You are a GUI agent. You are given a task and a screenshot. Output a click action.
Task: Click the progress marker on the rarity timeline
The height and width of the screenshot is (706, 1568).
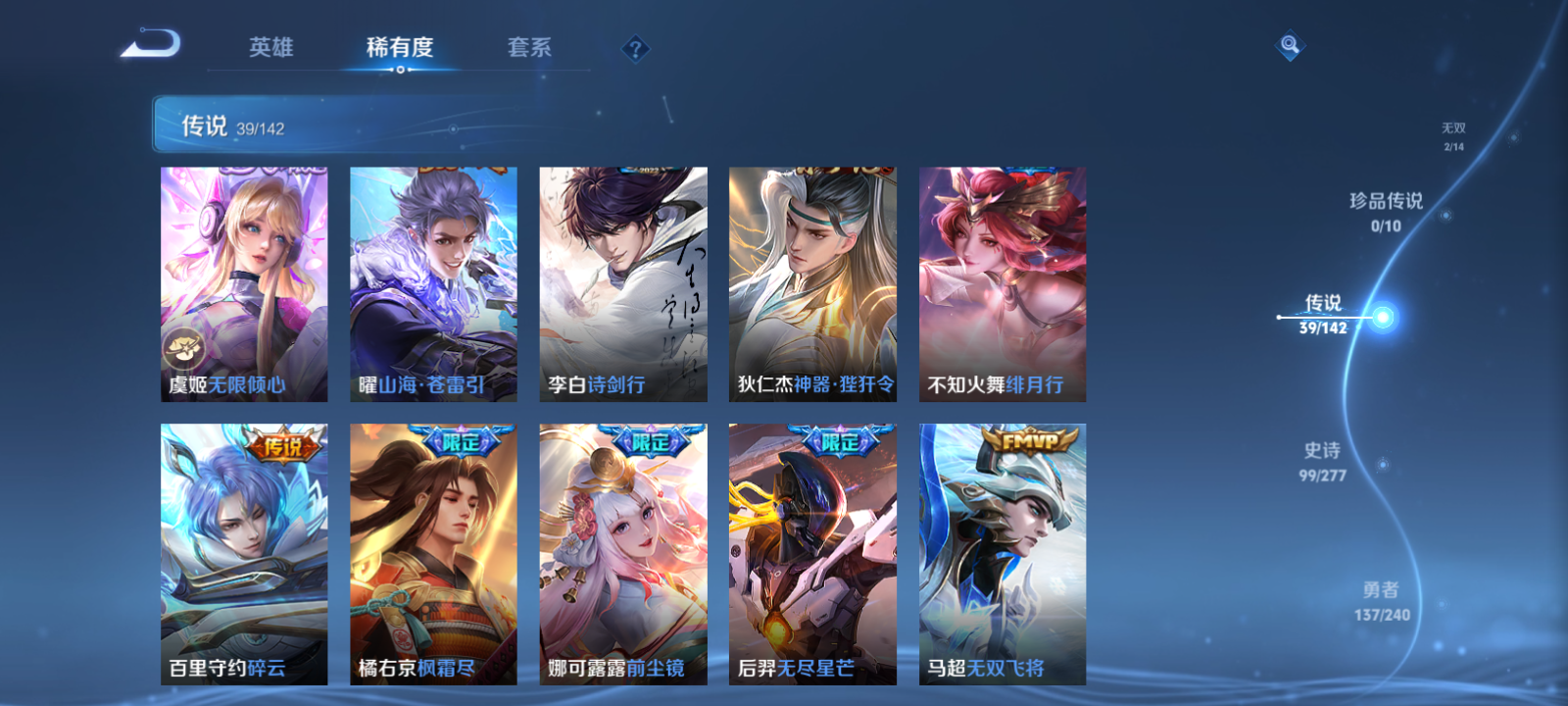(1280, 316)
